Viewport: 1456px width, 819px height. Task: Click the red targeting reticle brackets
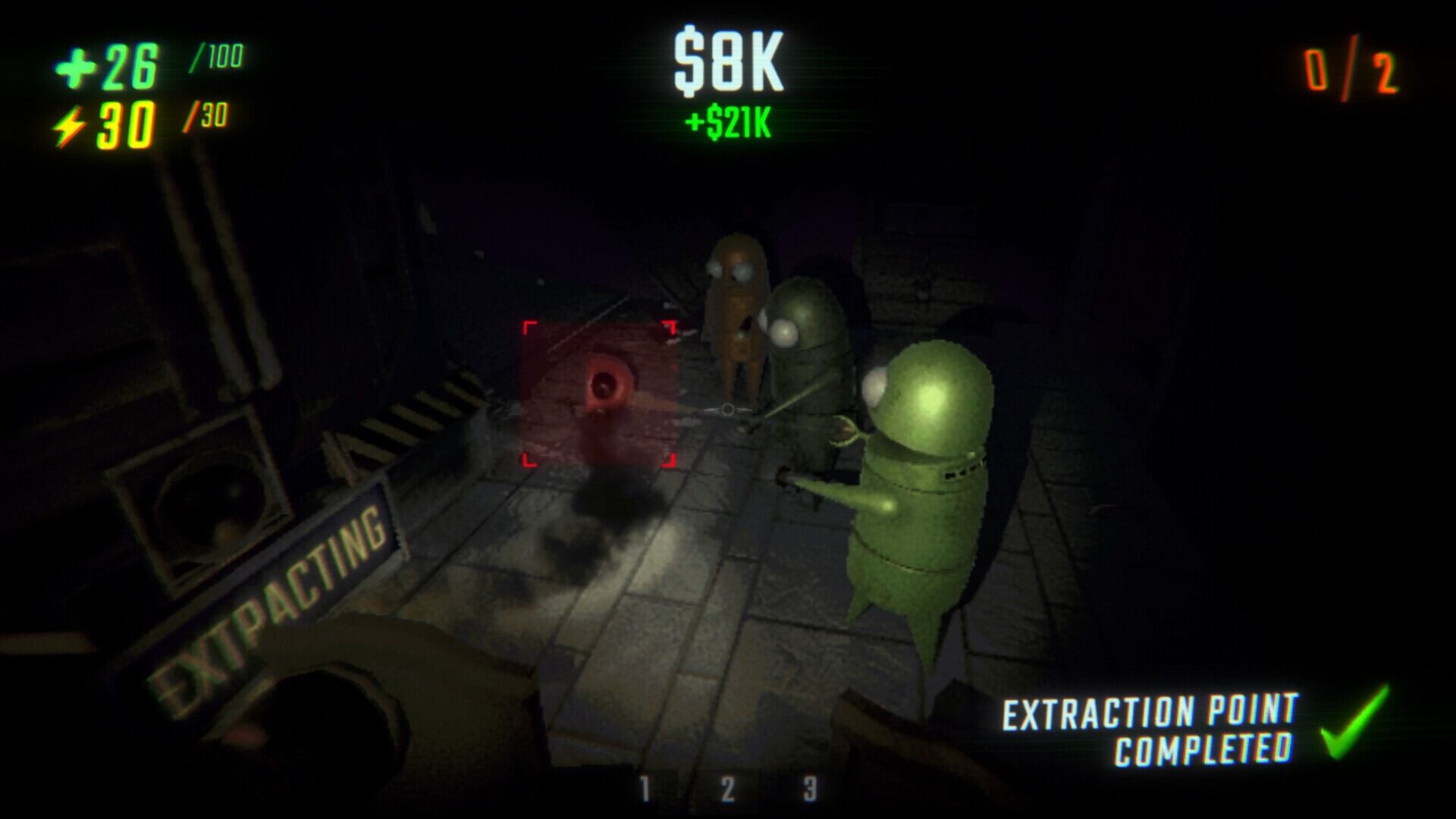point(601,394)
